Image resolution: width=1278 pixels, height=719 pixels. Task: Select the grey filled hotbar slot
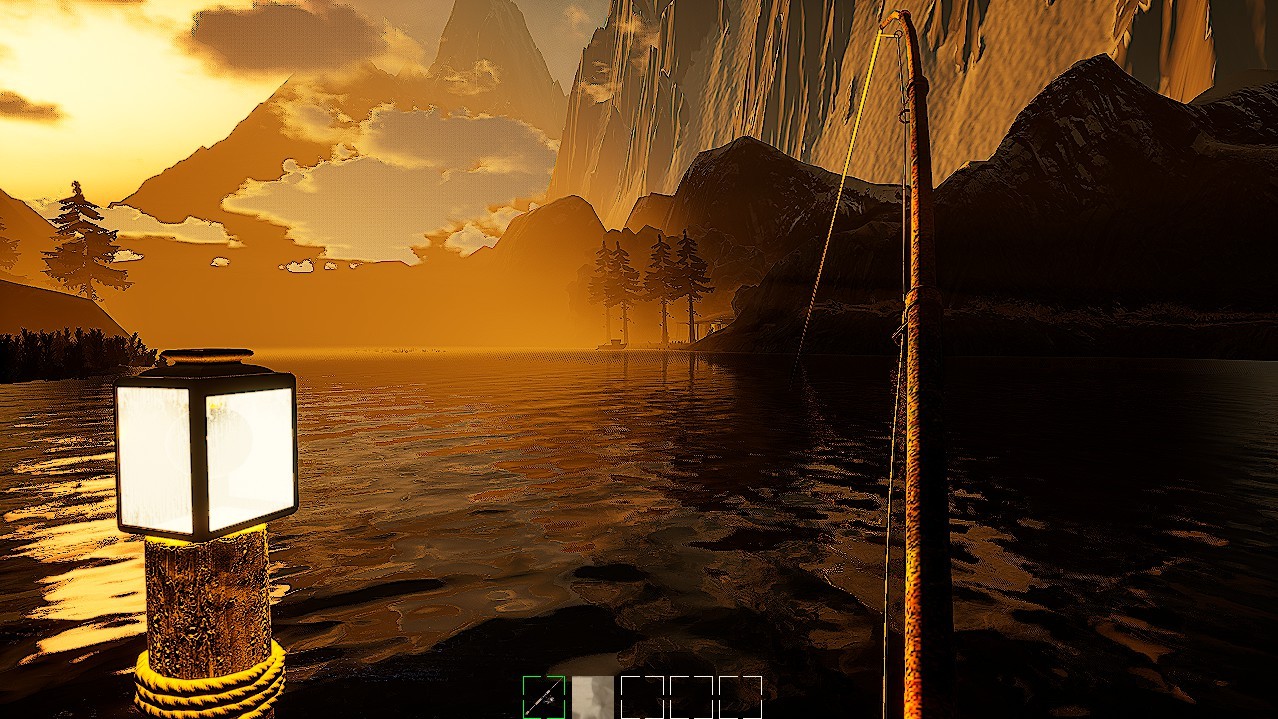coord(593,697)
